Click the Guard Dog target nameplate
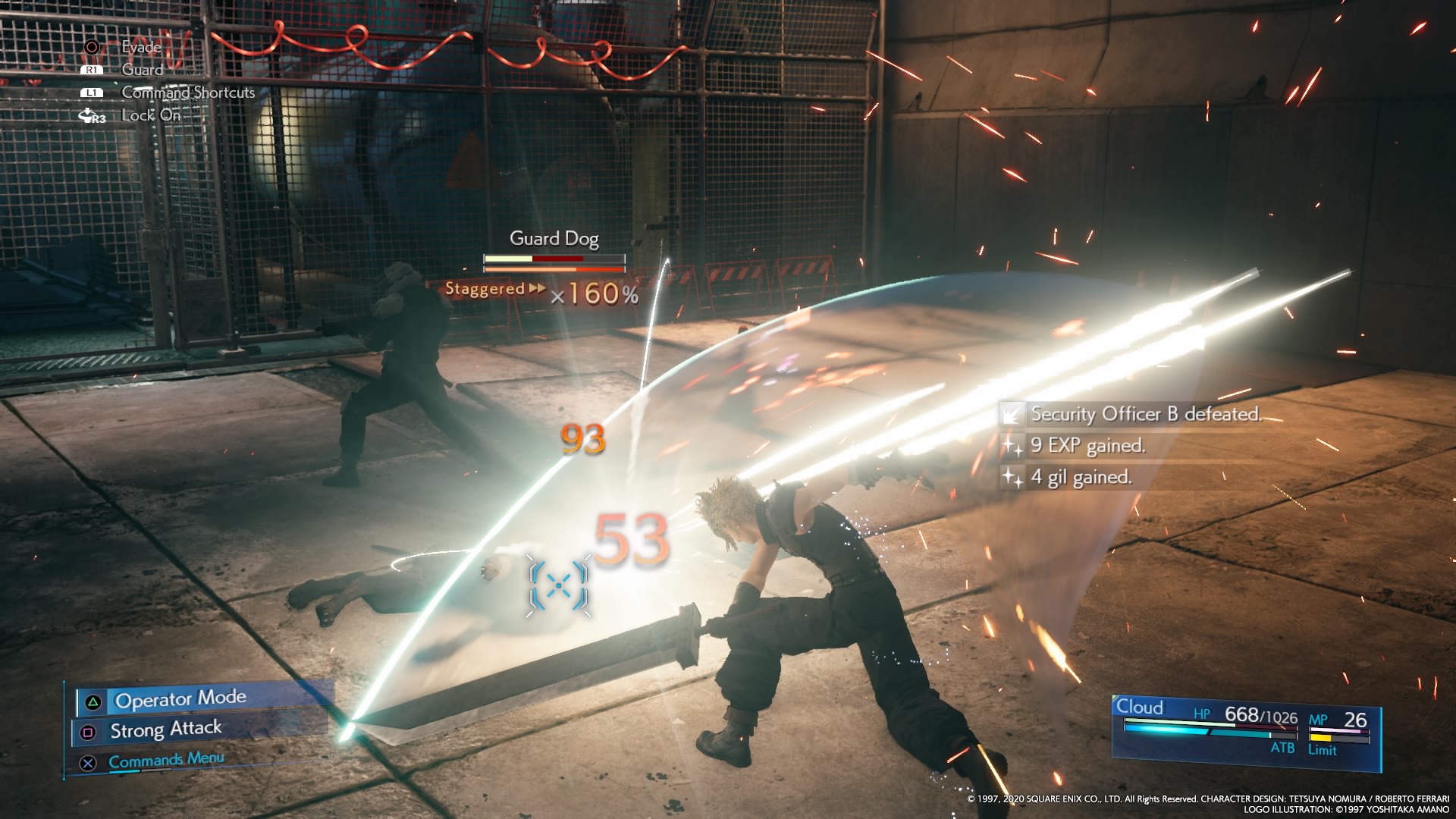The height and width of the screenshot is (819, 1456). [x=554, y=240]
